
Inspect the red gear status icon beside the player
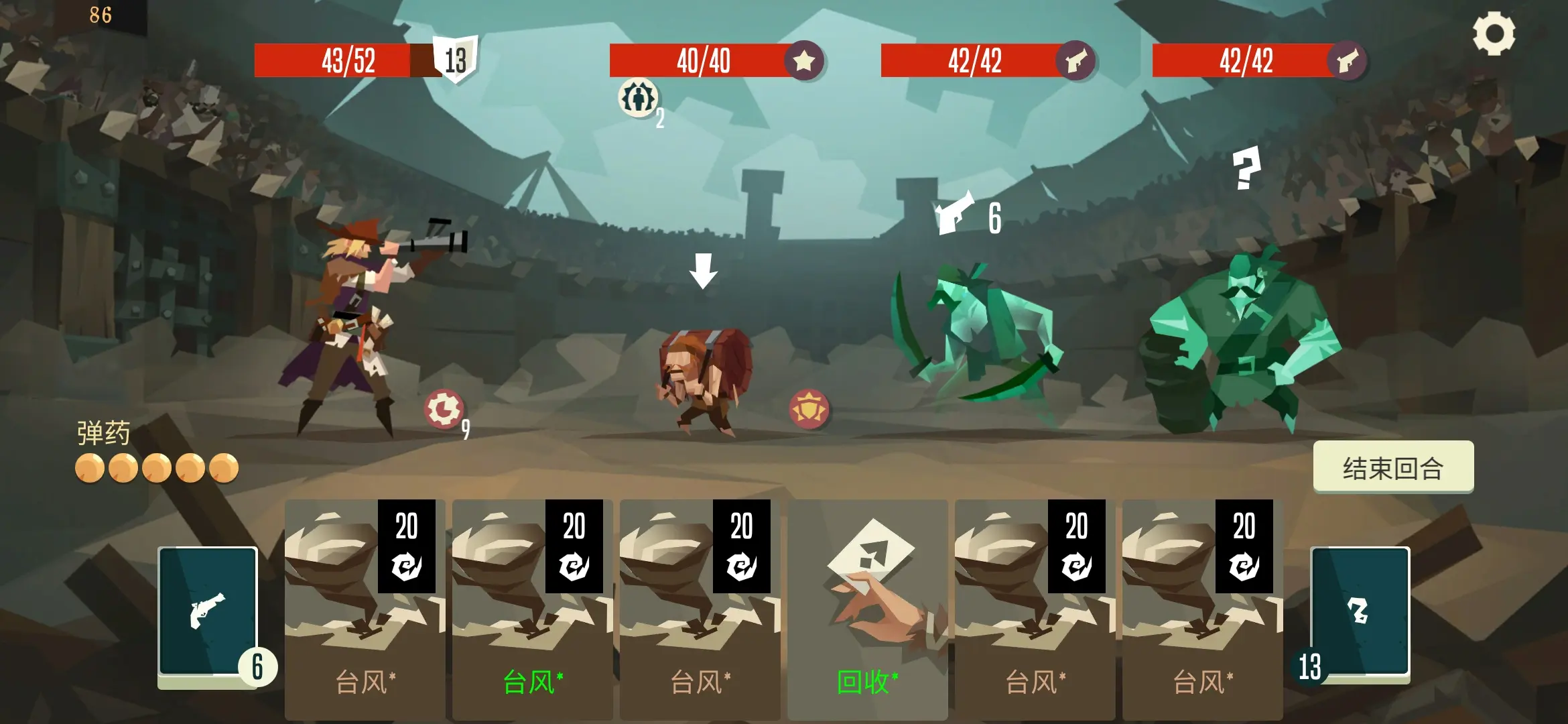point(443,408)
